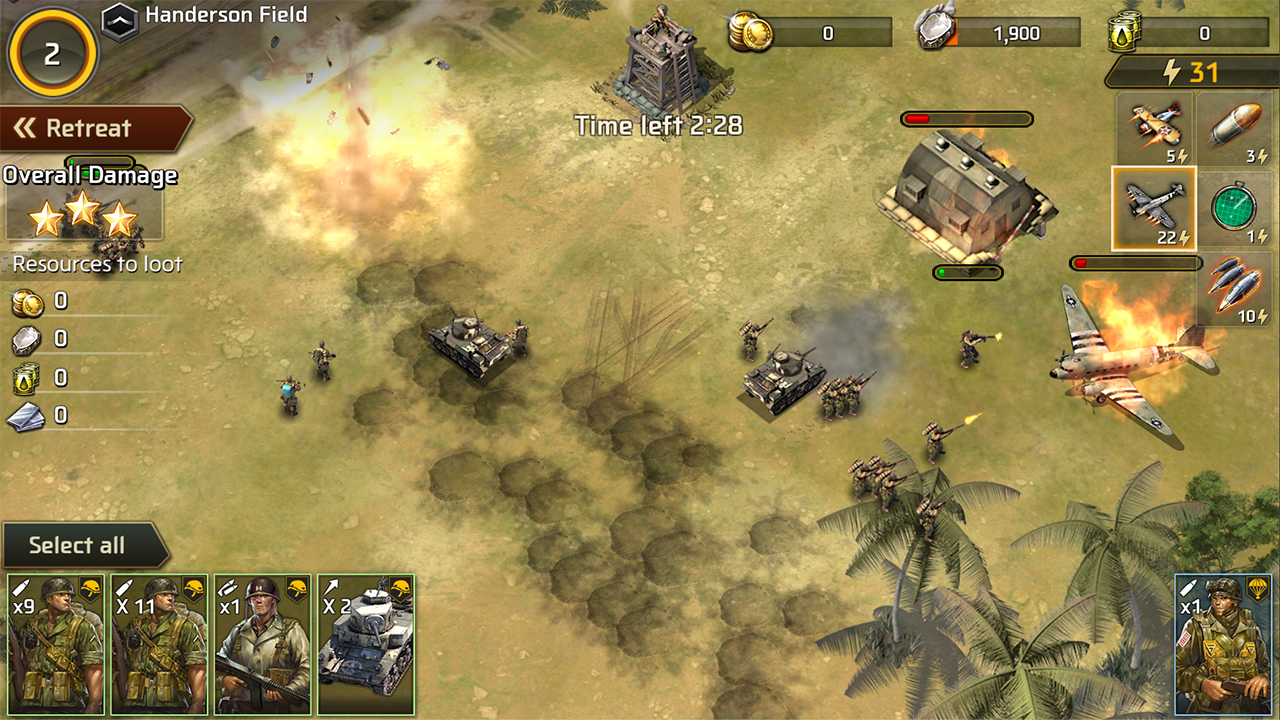Image resolution: width=1280 pixels, height=720 pixels.
Task: Use the artillery shell ability costing 3
Action: point(1236,128)
